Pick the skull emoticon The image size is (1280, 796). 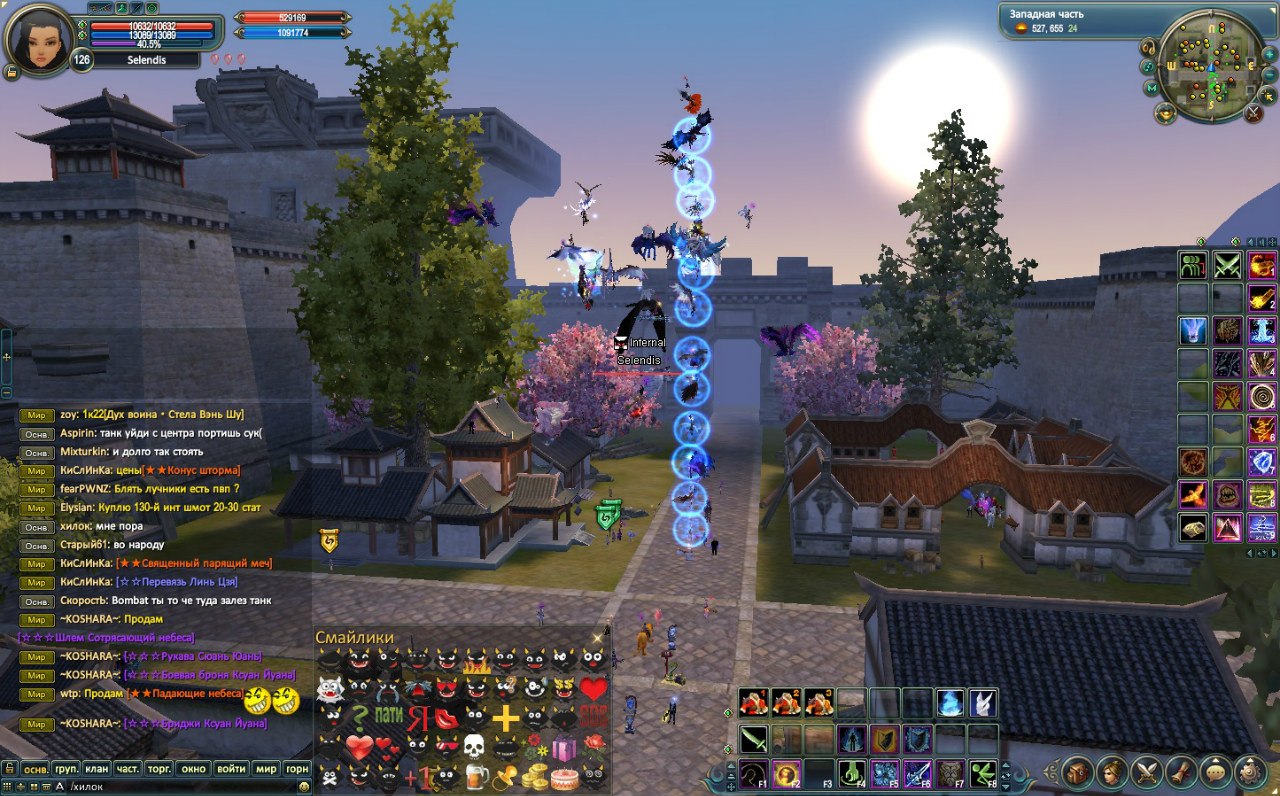(473, 746)
